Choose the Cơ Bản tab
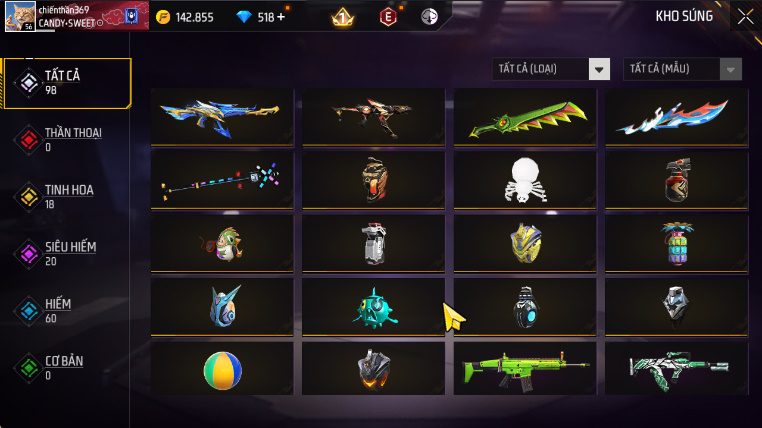The image size is (762, 428). click(x=68, y=367)
